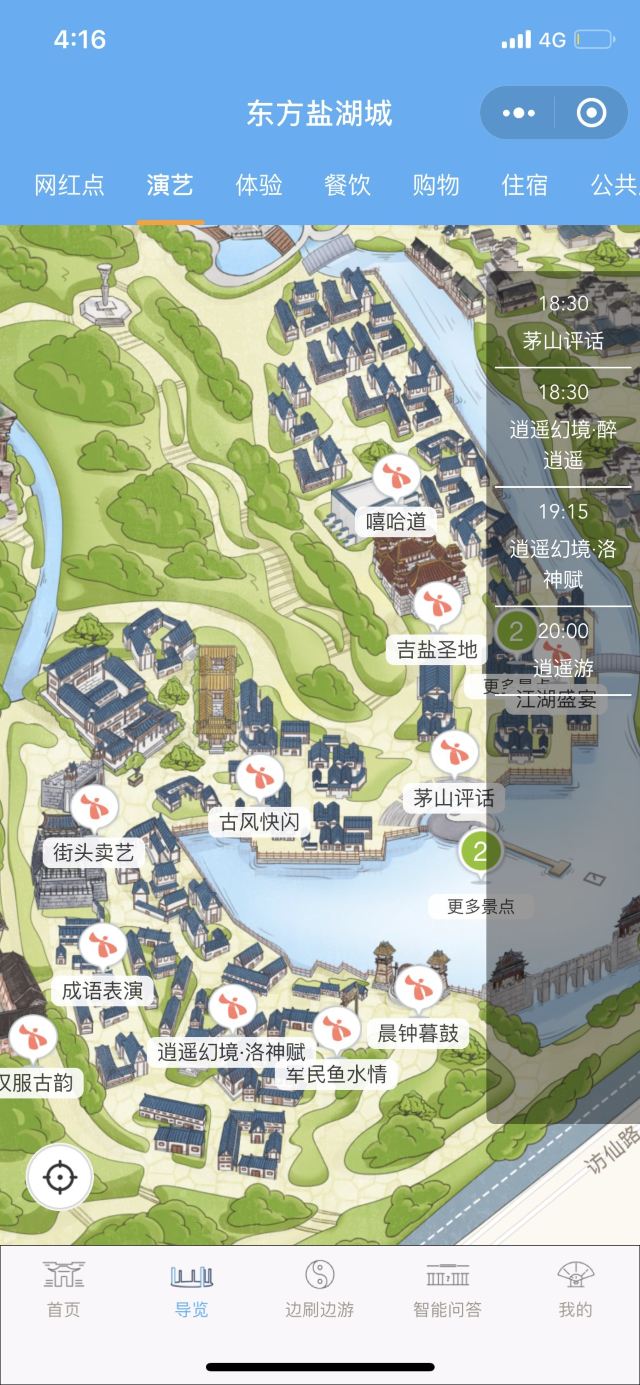This screenshot has height=1385, width=640.
Task: Click the 古风快闪 marker
Action: 259,779
